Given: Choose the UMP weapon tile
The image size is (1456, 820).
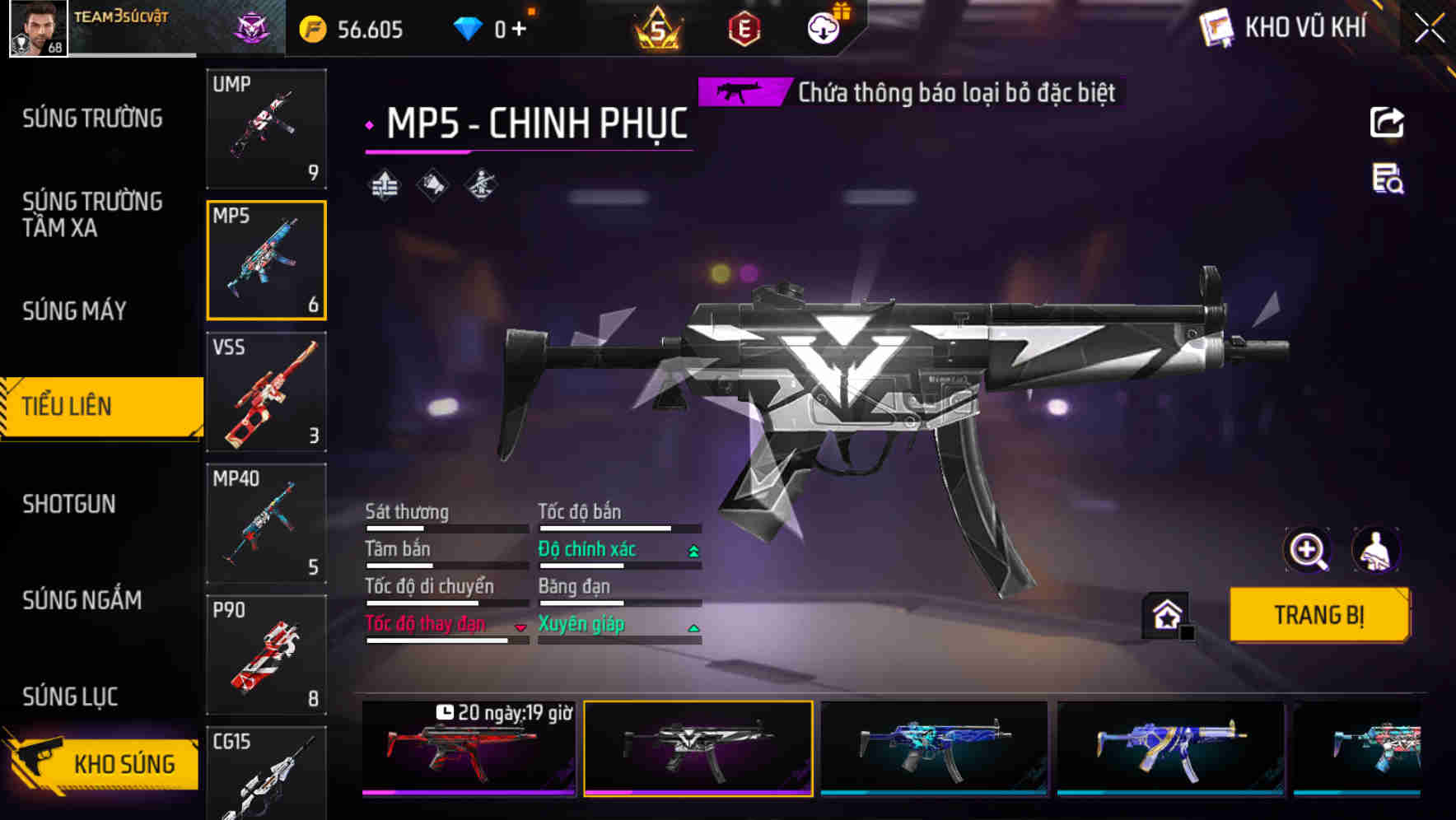Looking at the screenshot, I should click(x=266, y=128).
